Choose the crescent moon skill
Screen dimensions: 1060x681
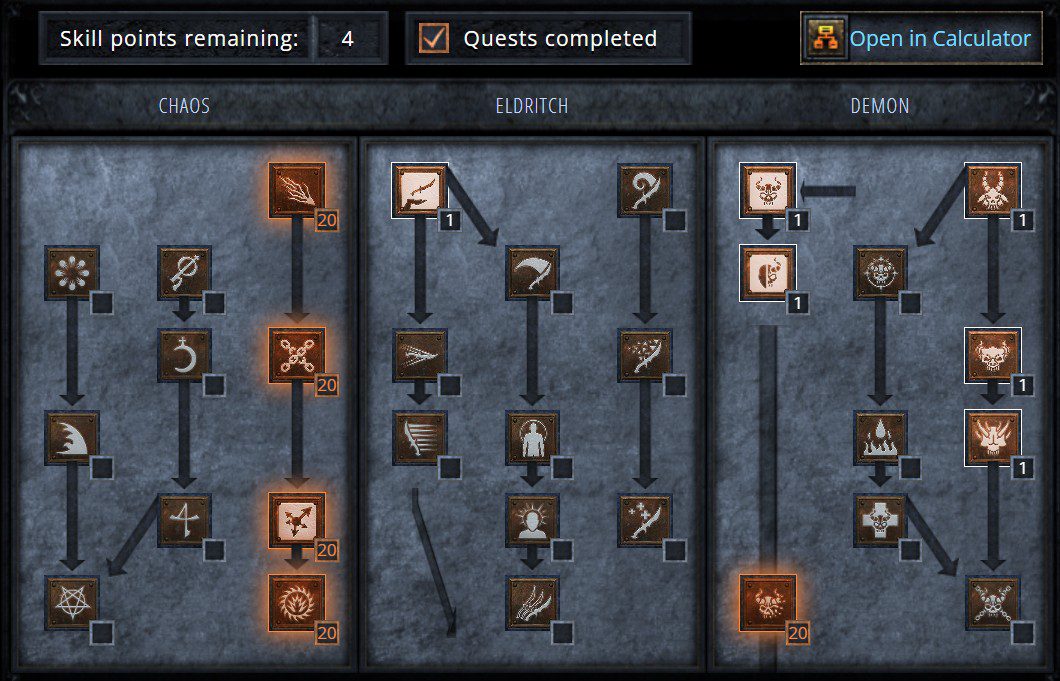point(185,356)
